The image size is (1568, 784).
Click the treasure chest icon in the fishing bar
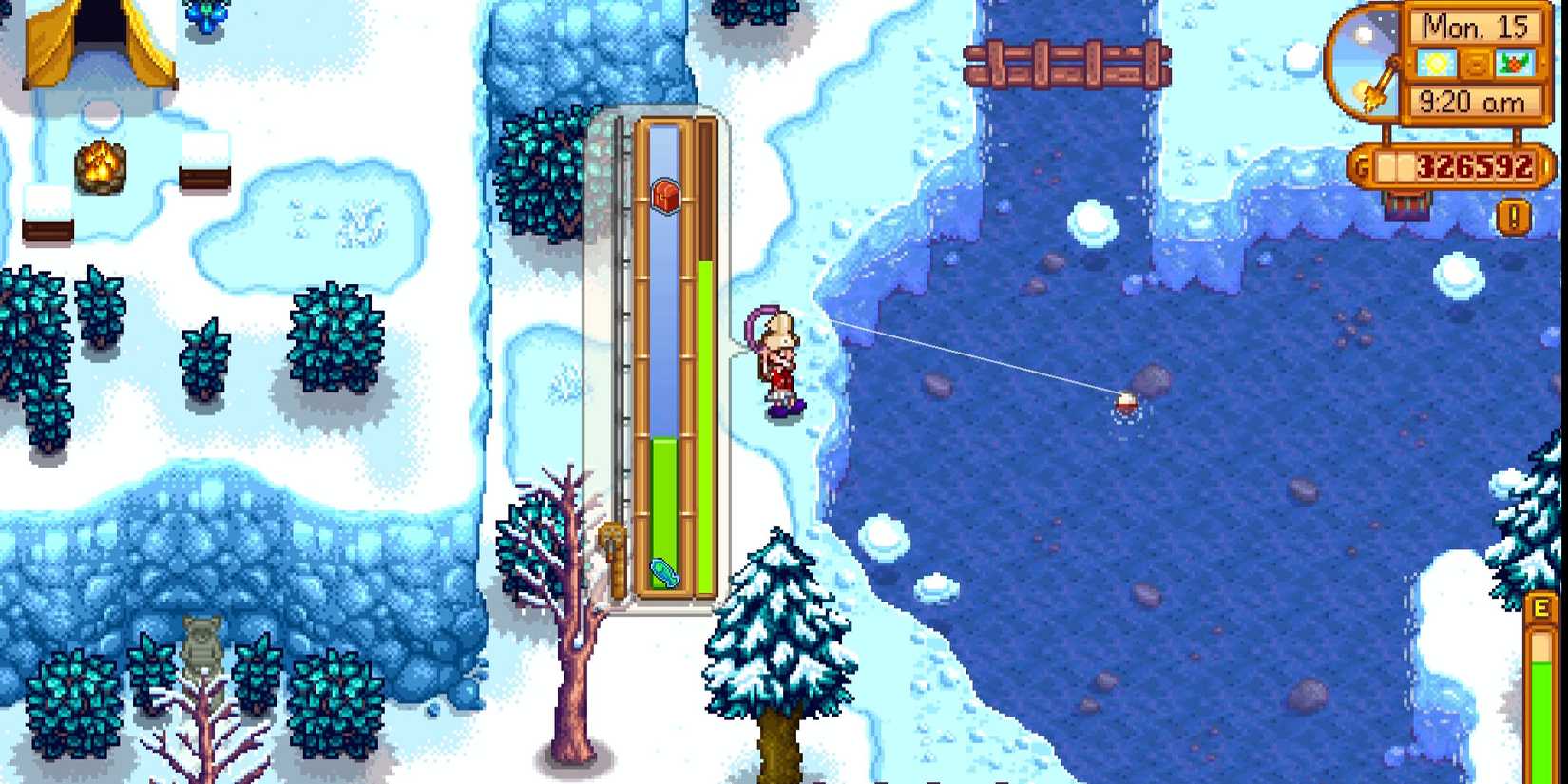click(x=666, y=197)
